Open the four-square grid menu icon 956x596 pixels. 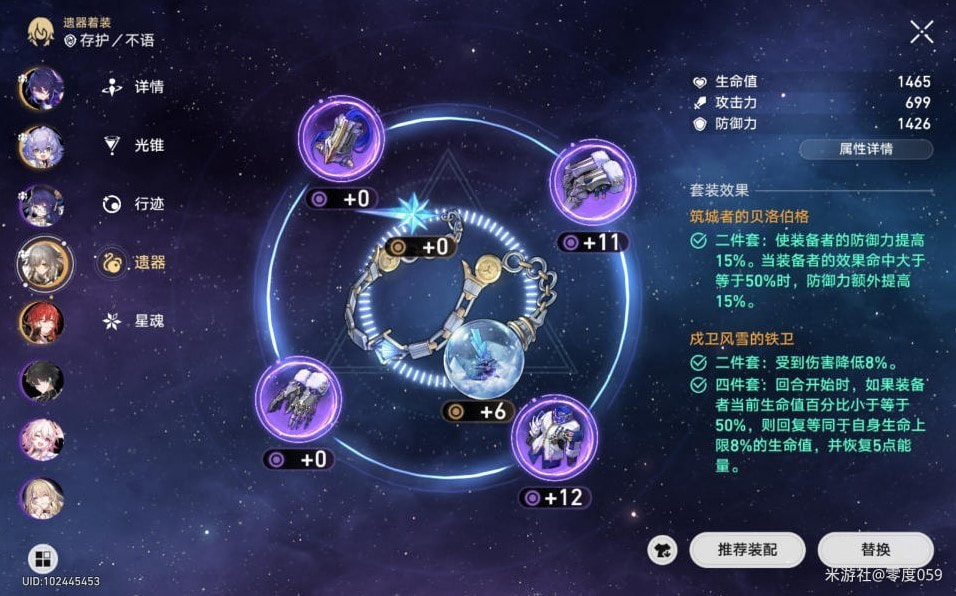42,559
